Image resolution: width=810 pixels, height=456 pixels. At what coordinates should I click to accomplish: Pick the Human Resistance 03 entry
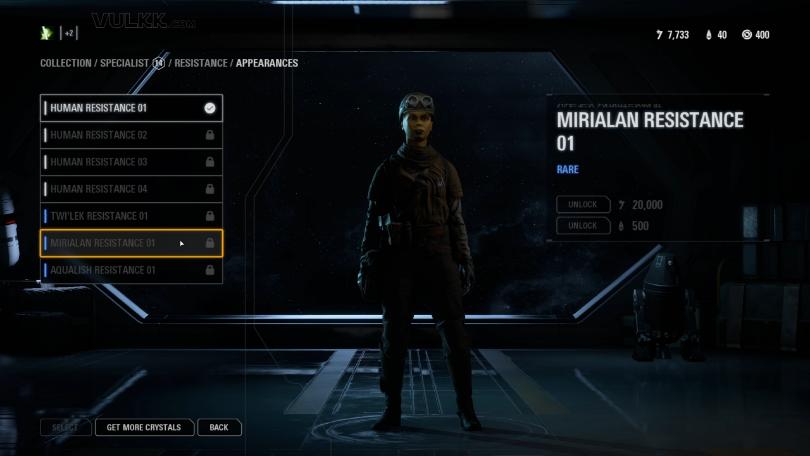coord(130,162)
